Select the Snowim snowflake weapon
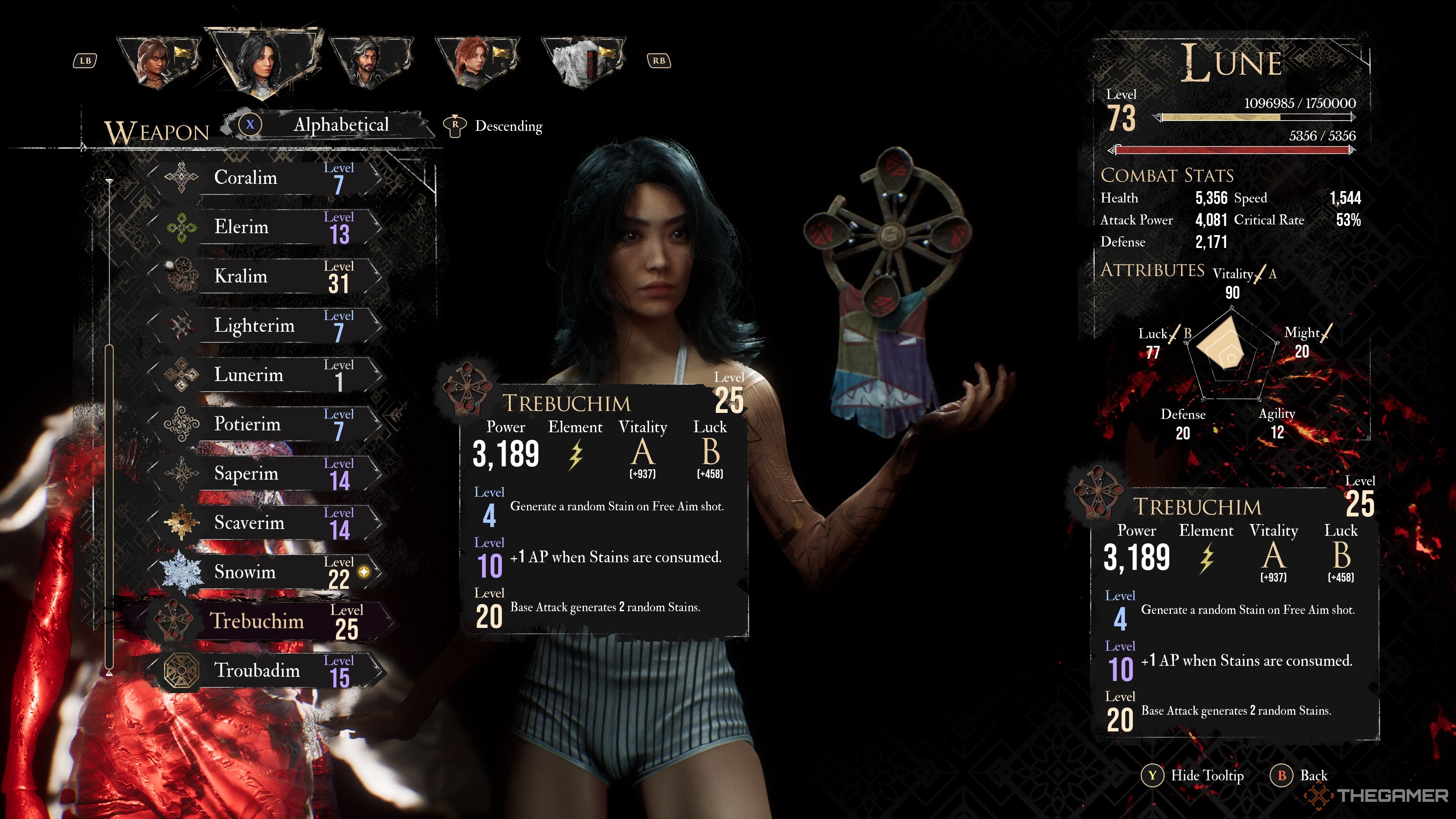The width and height of the screenshot is (1456, 819). pos(266,572)
